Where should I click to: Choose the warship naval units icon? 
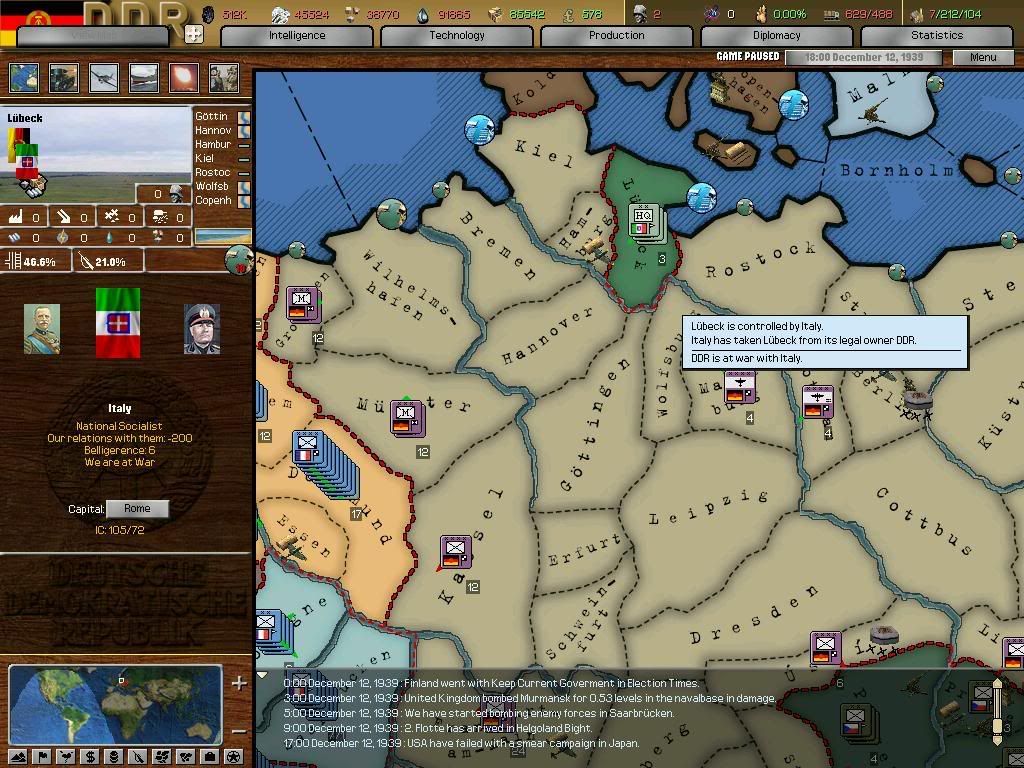click(144, 78)
